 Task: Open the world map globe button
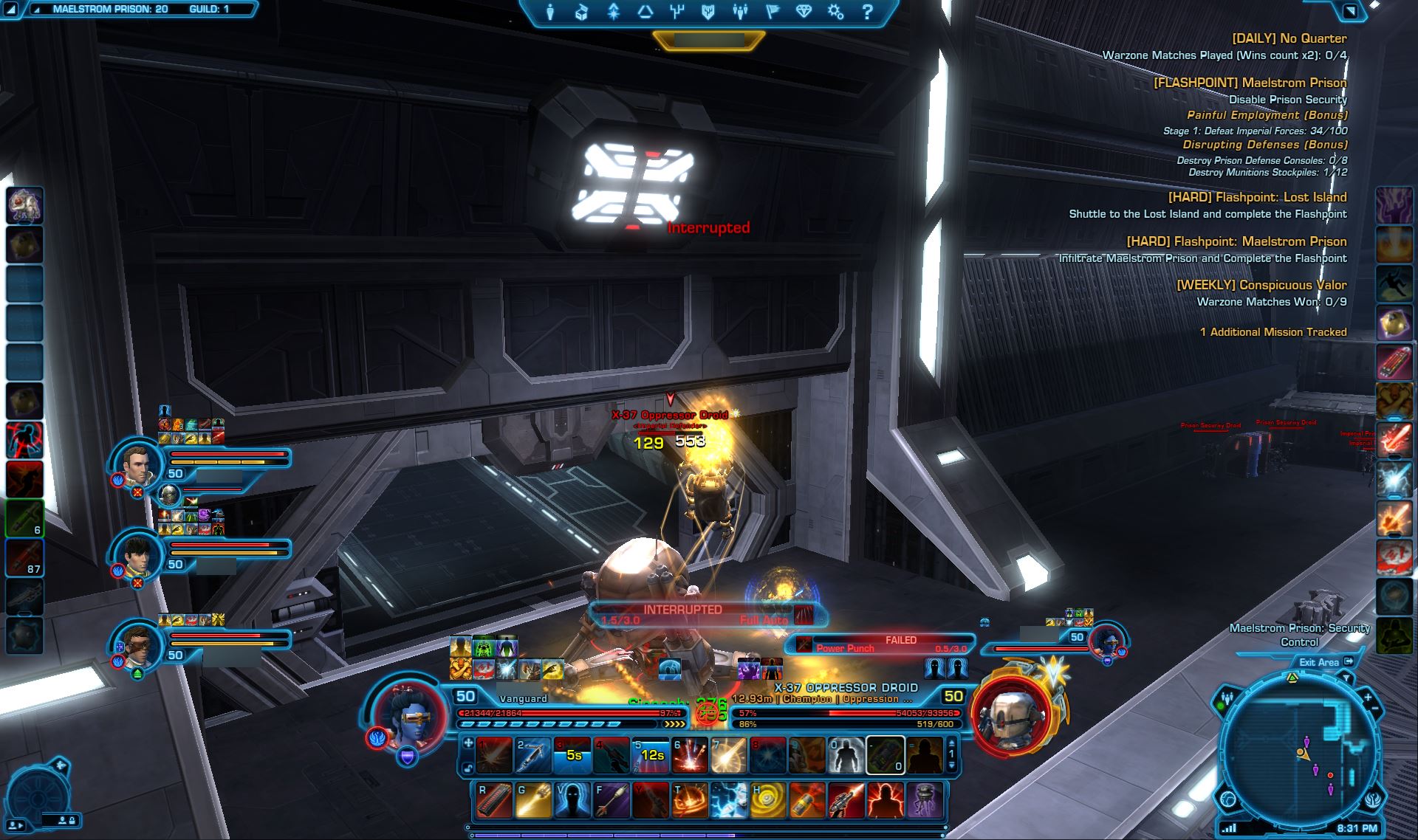click(1228, 800)
